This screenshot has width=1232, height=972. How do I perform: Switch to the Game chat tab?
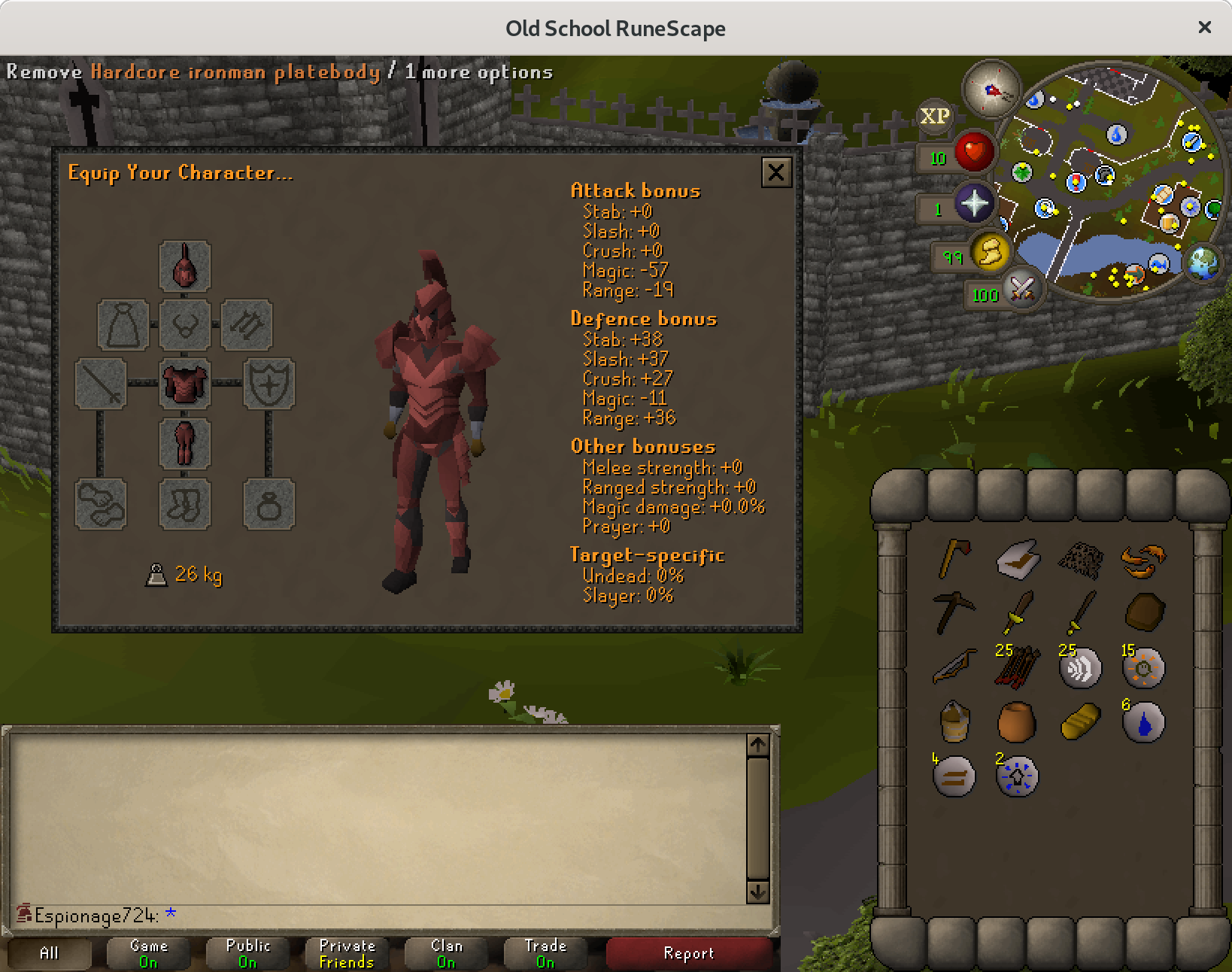[x=148, y=953]
